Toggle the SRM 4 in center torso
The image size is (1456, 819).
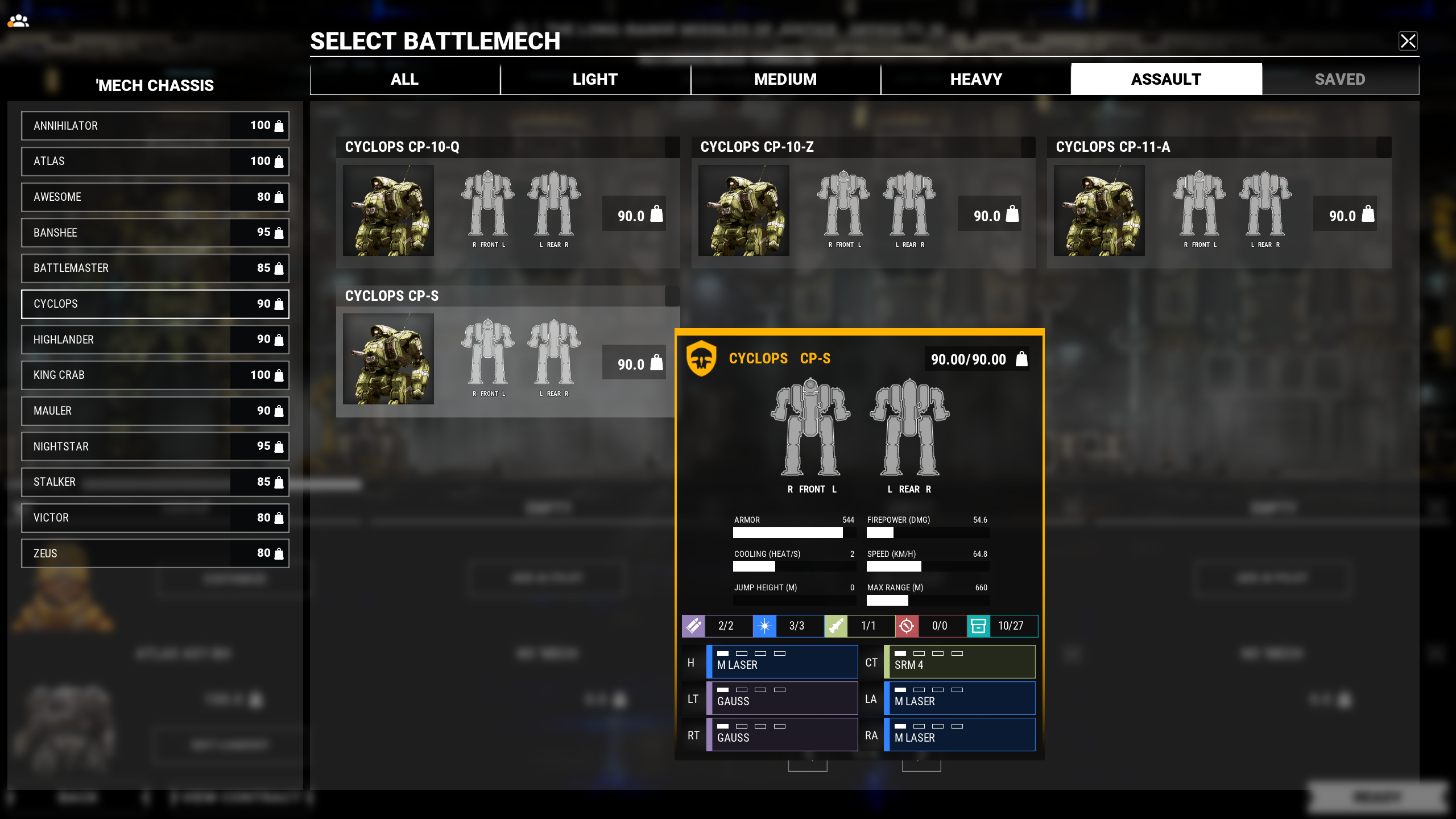(x=959, y=661)
